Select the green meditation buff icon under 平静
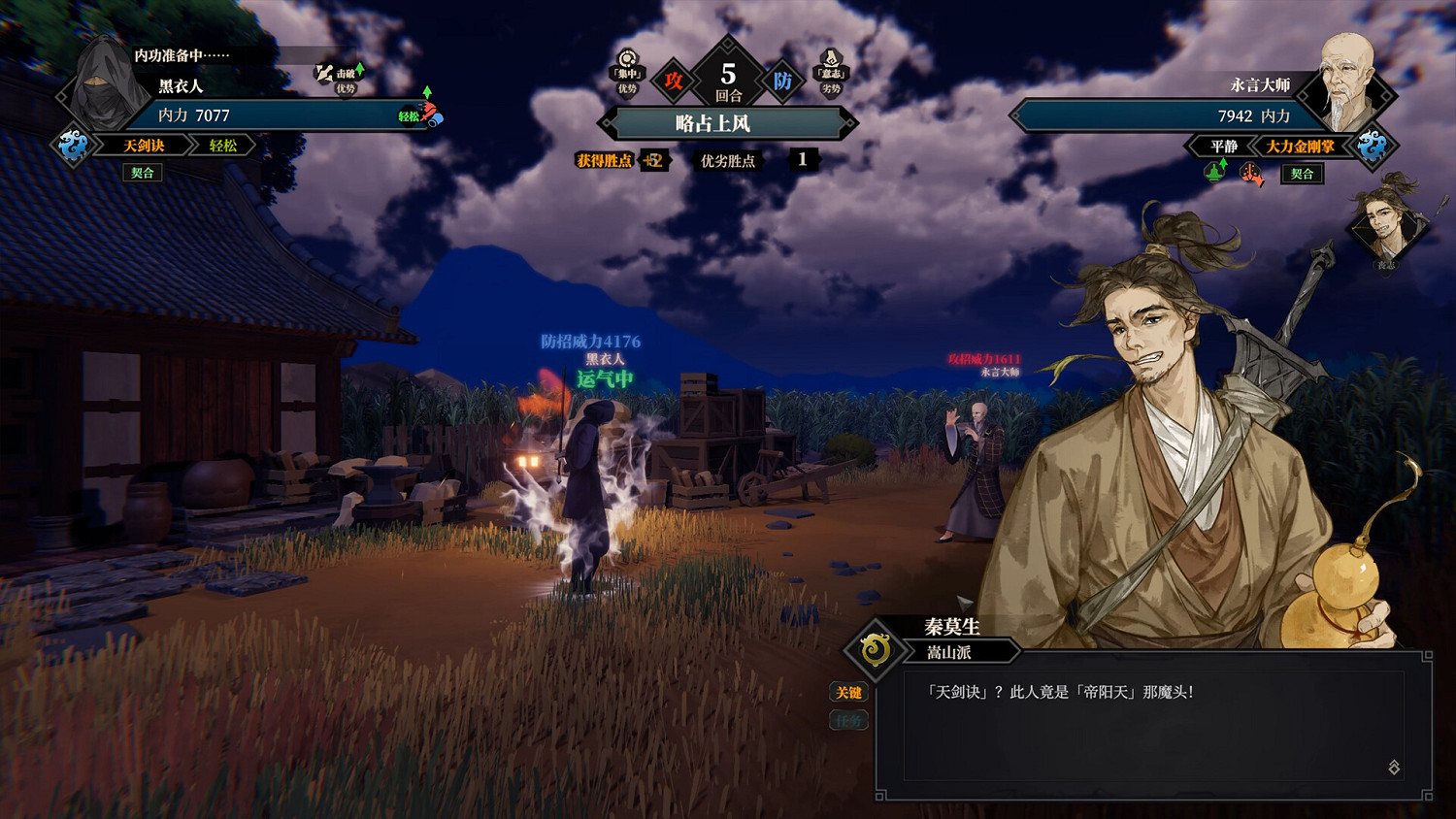Image resolution: width=1456 pixels, height=819 pixels. (x=1214, y=173)
